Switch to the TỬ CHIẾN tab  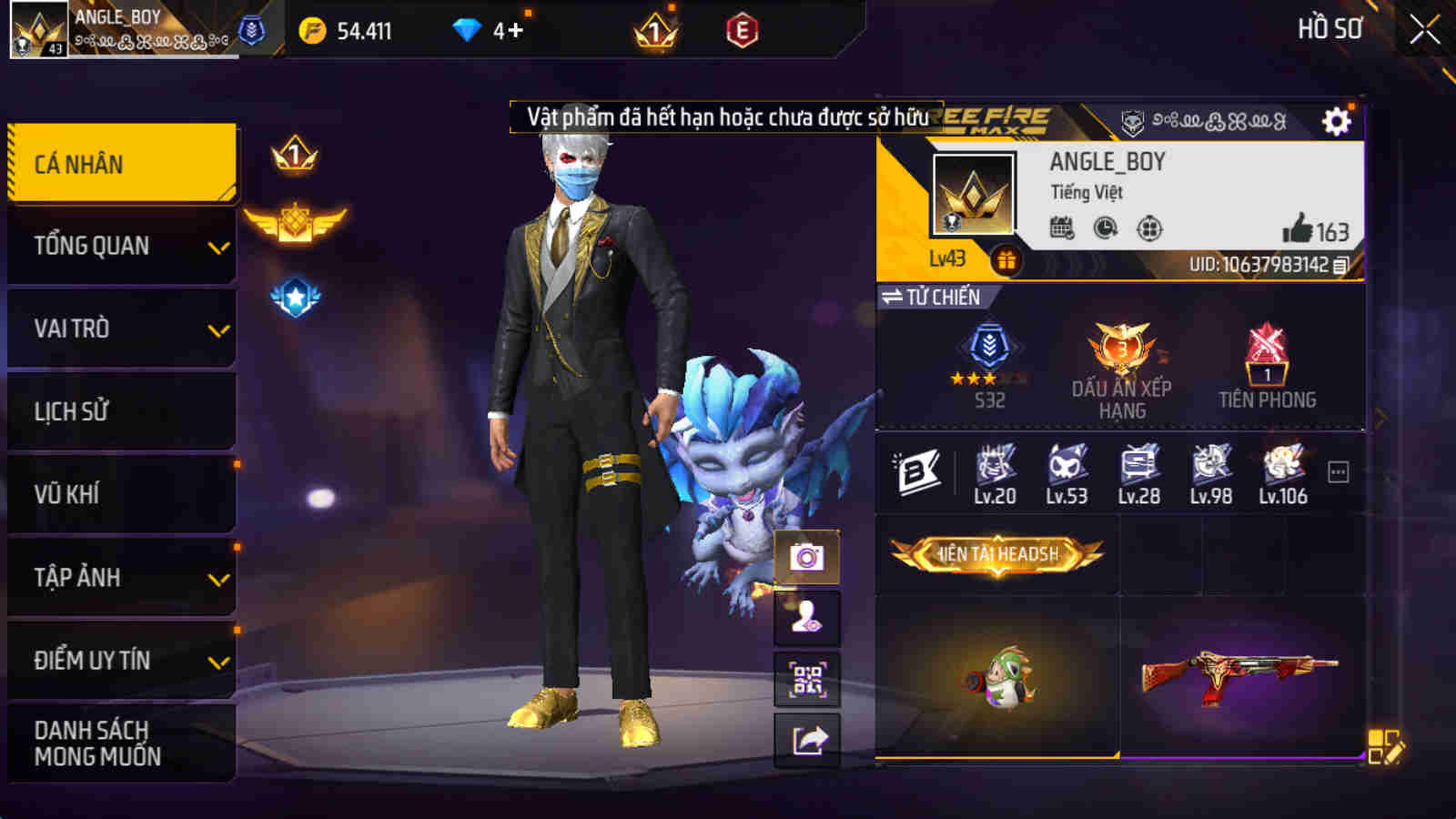[930, 296]
